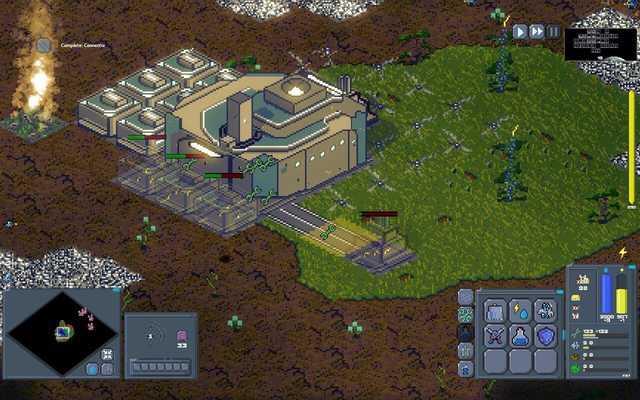Select the energy and water build option
The width and height of the screenshot is (640, 400).
(x=520, y=311)
